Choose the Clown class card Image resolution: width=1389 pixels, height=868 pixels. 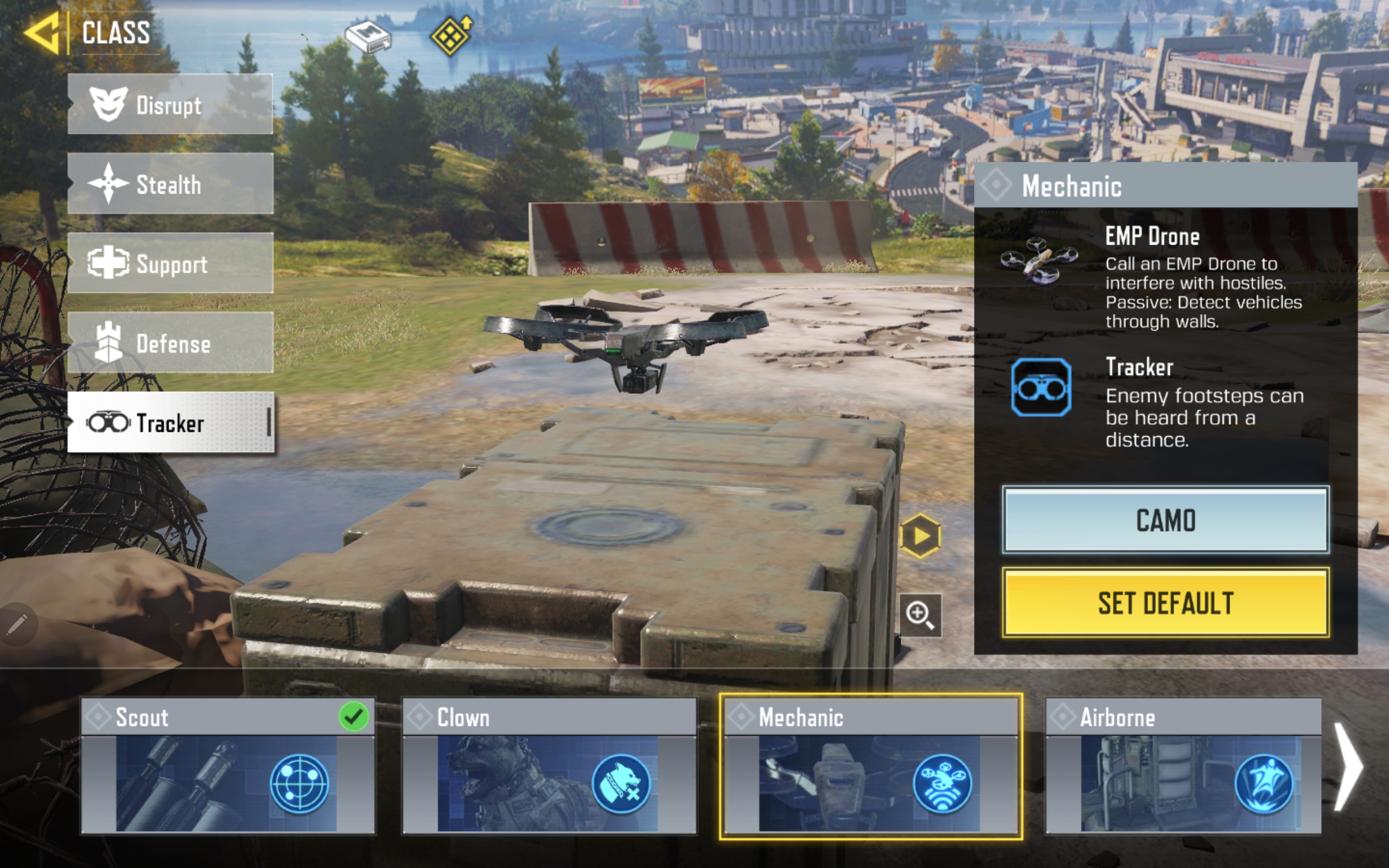click(549, 765)
